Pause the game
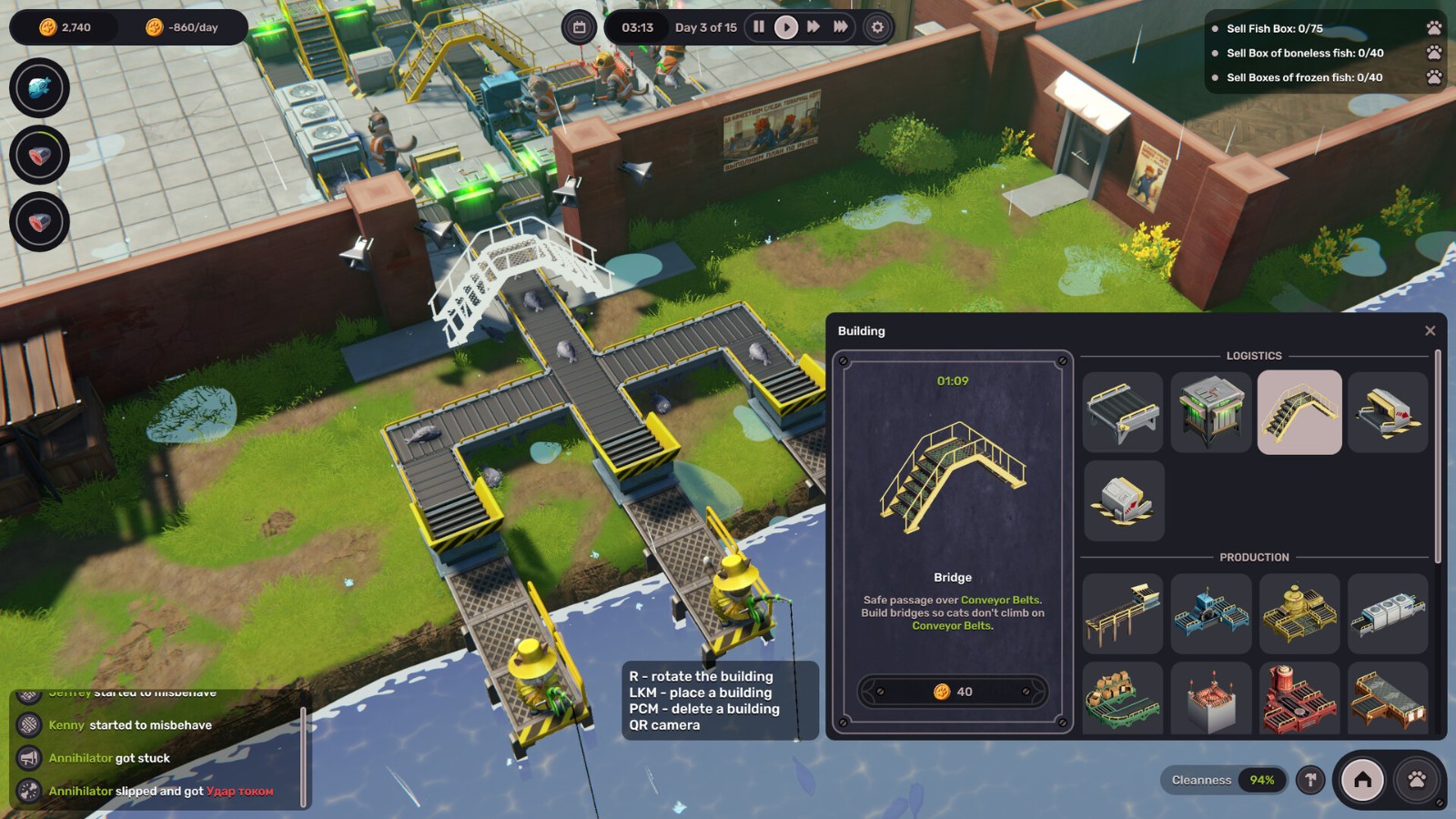The width and height of the screenshot is (1456, 819). point(758,27)
